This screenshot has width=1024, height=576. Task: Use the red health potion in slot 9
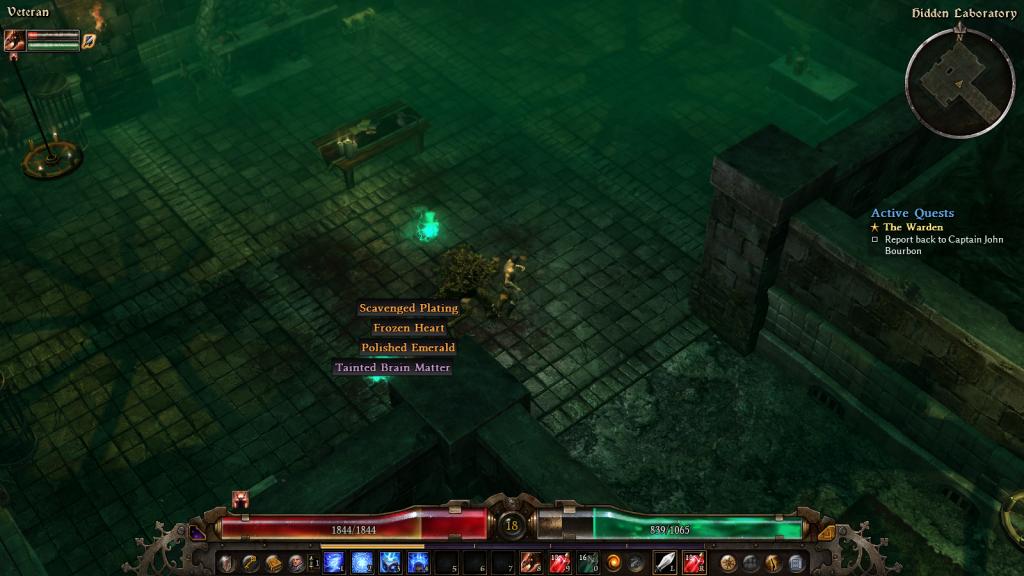(559, 562)
